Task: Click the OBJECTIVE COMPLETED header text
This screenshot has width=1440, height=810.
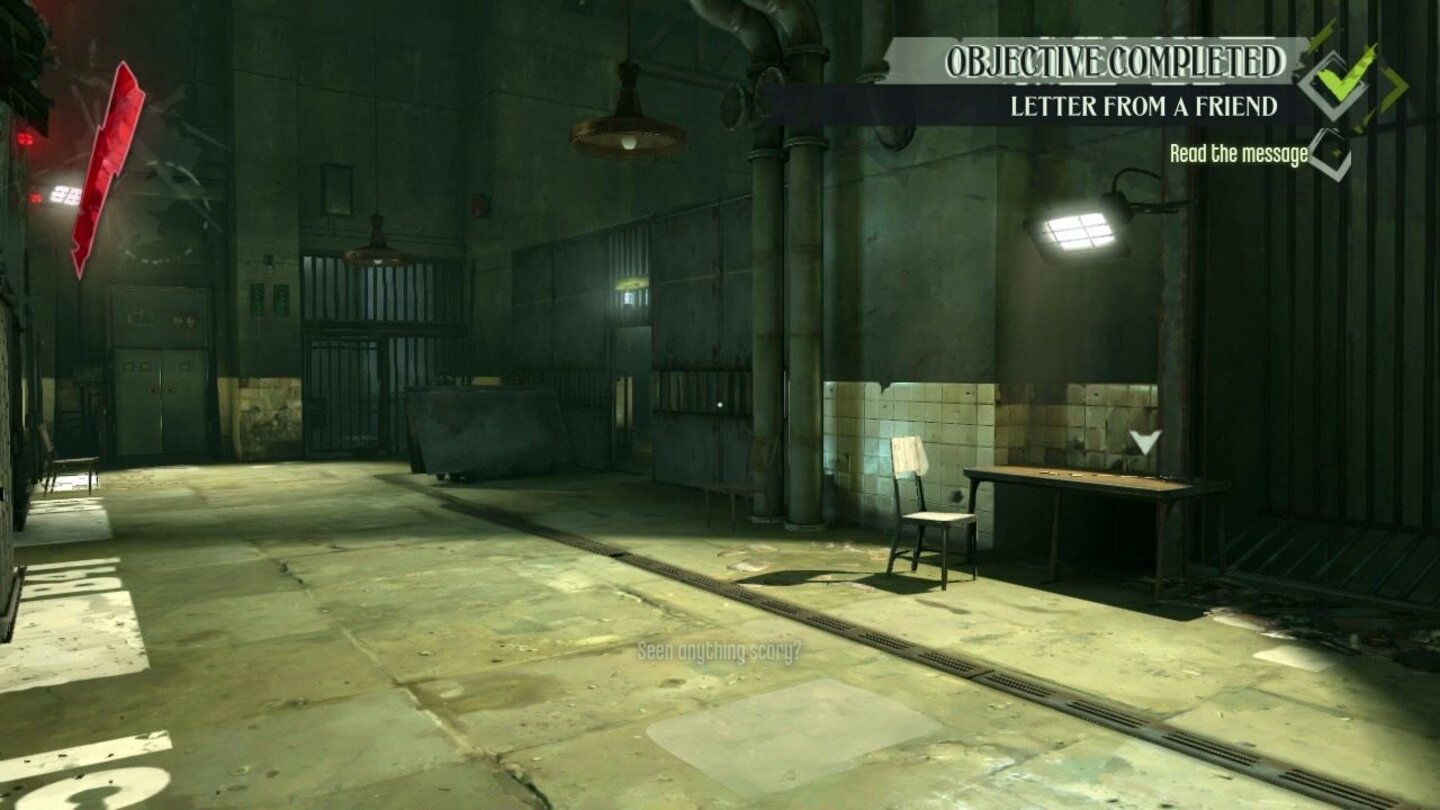Action: (x=1115, y=63)
